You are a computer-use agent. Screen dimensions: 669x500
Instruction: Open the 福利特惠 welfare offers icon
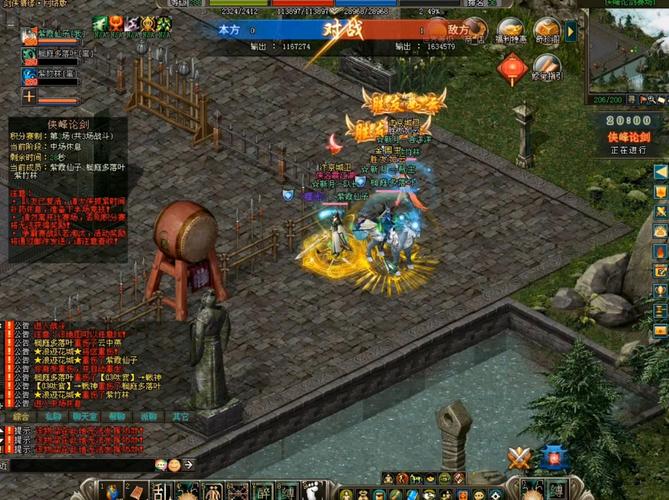click(511, 30)
